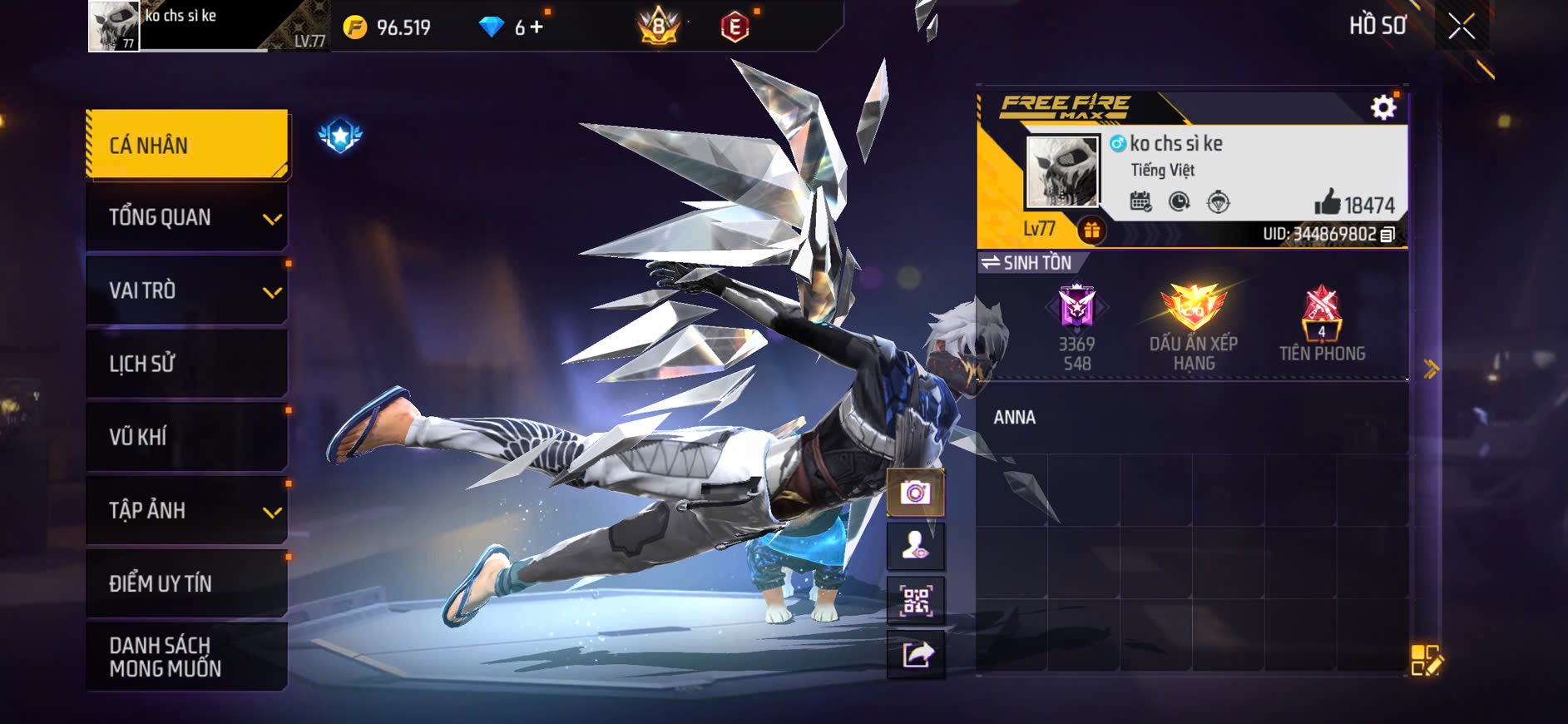This screenshot has height=724, width=1568.
Task: Switch the Sinh Tồn game mode
Action: point(1026,263)
